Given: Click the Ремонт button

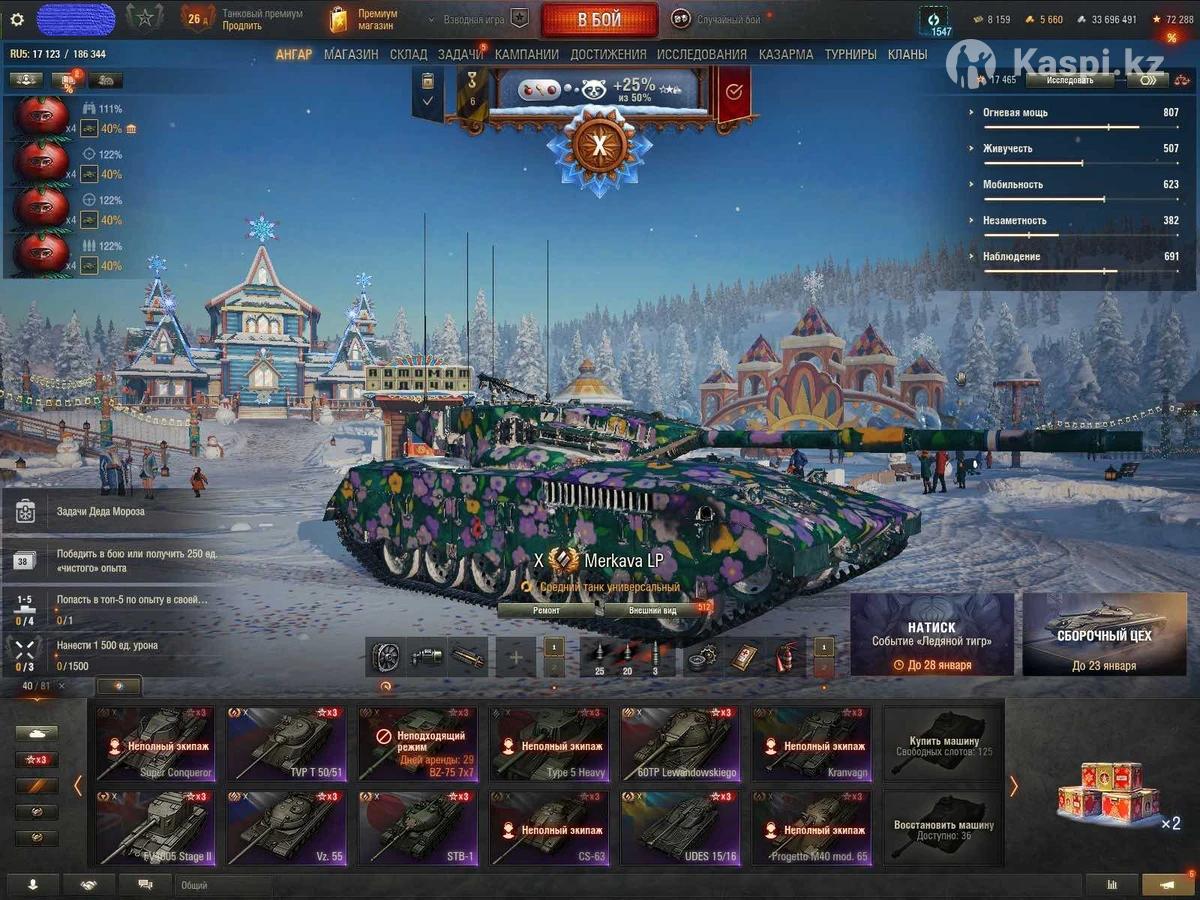Looking at the screenshot, I should (x=547, y=609).
